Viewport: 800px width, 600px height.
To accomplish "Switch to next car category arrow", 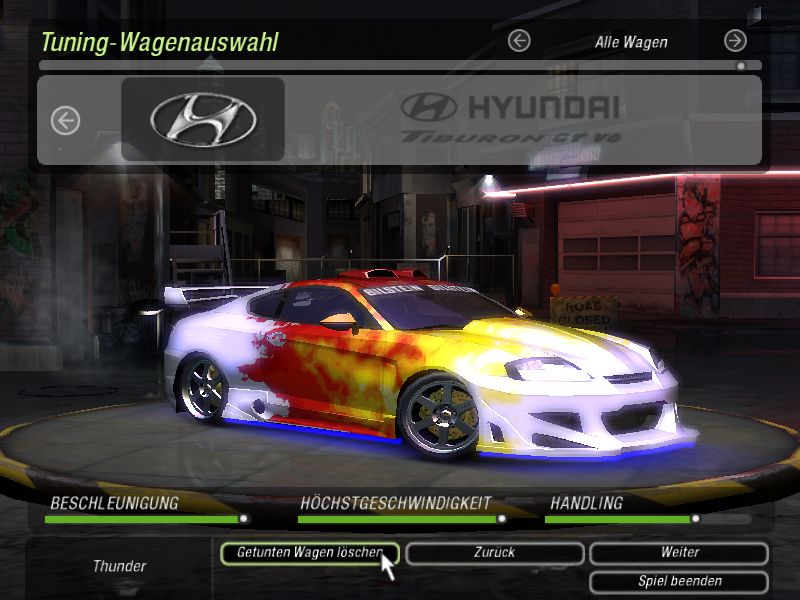I will [x=735, y=41].
